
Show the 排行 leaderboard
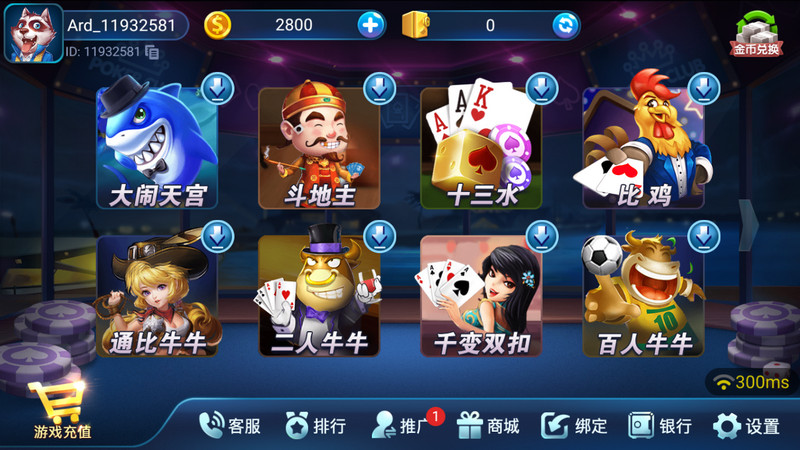[316, 426]
